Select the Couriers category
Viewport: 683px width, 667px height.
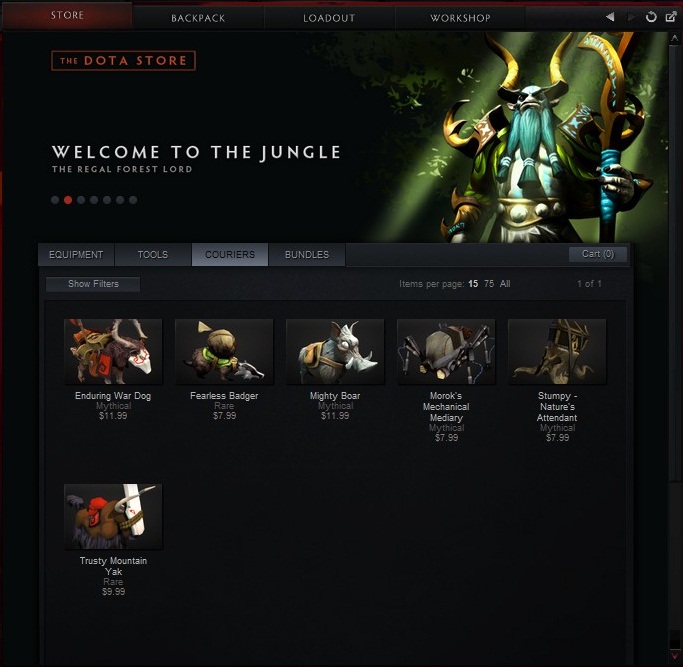click(x=230, y=255)
